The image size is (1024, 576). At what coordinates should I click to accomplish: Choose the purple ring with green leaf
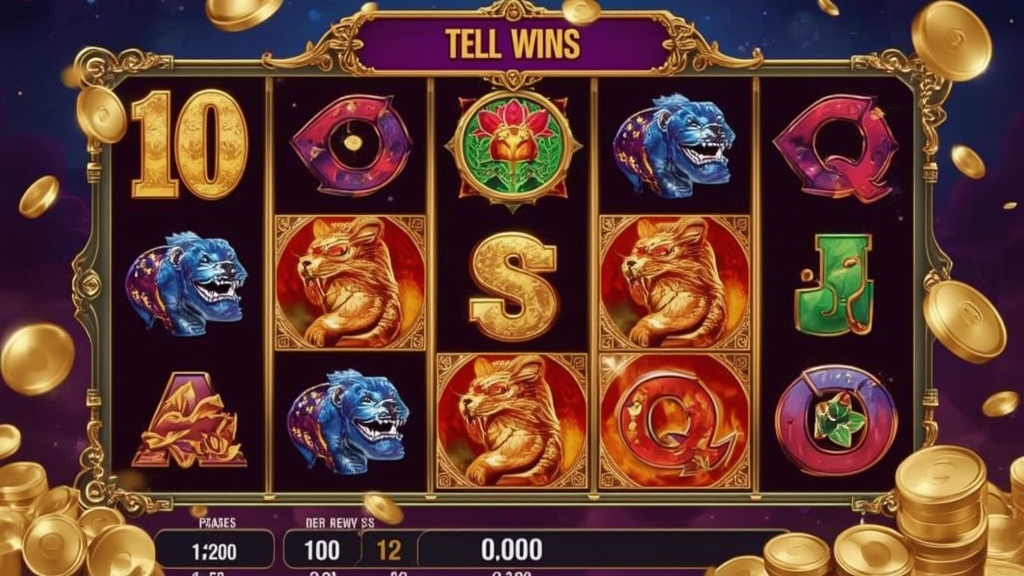836,420
